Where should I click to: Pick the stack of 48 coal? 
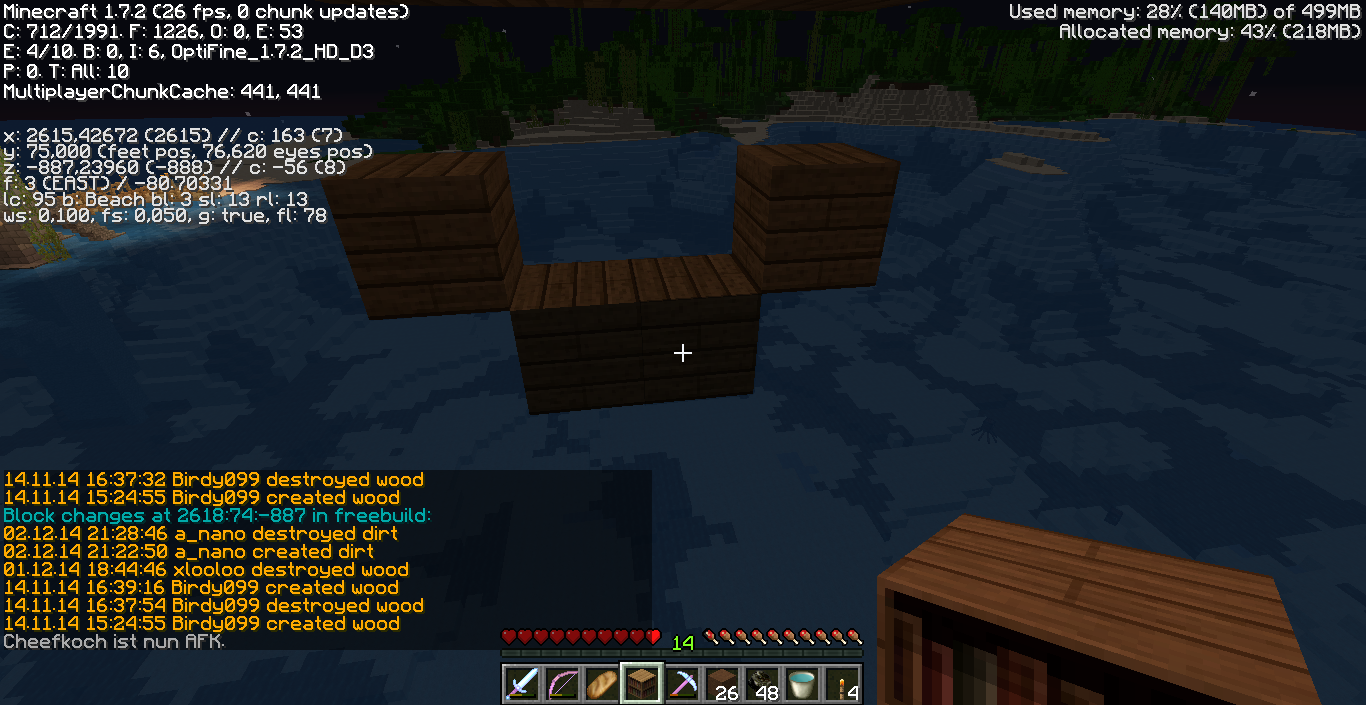point(762,684)
